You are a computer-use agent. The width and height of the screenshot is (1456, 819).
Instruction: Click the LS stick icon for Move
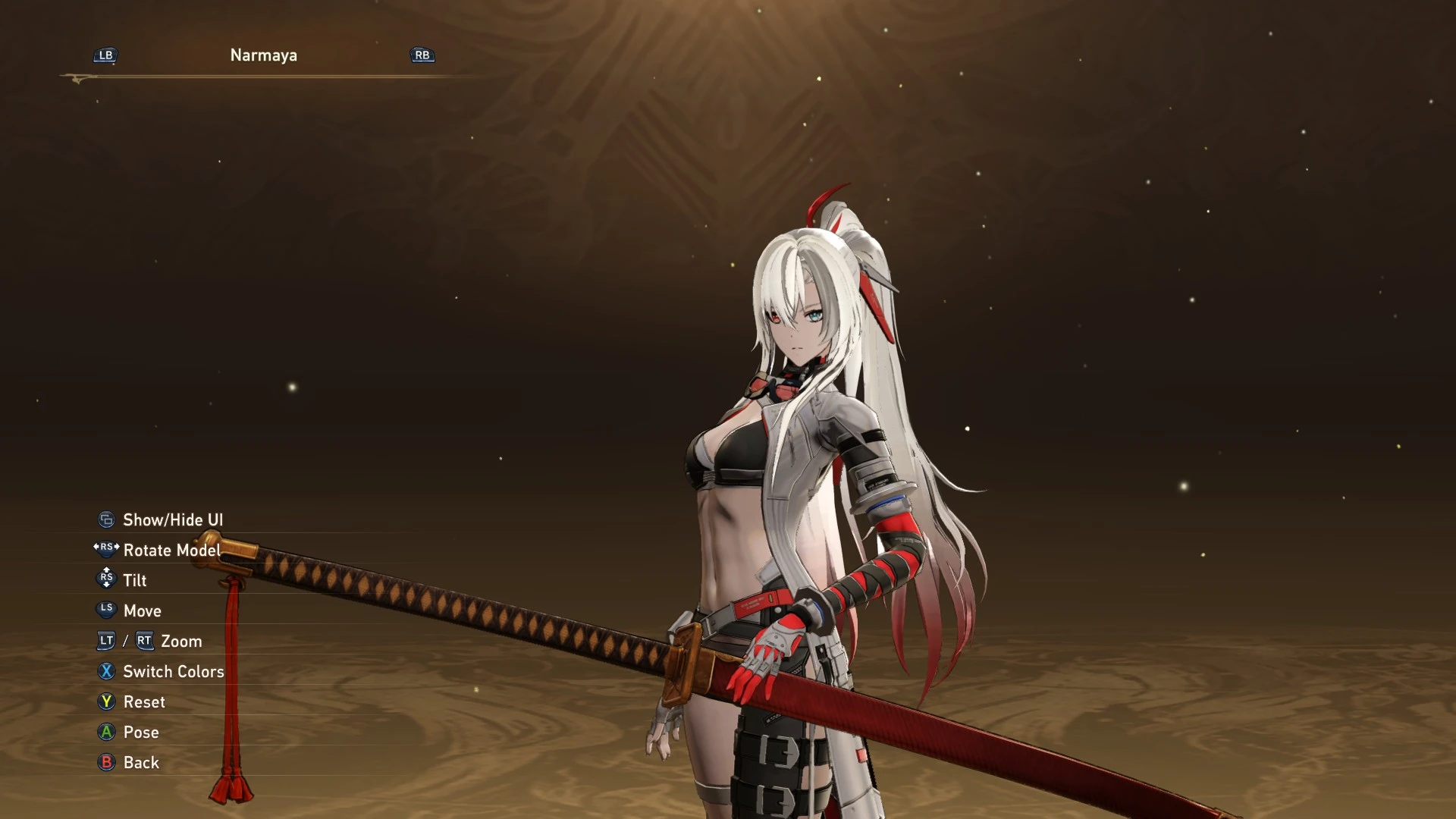[x=106, y=610]
